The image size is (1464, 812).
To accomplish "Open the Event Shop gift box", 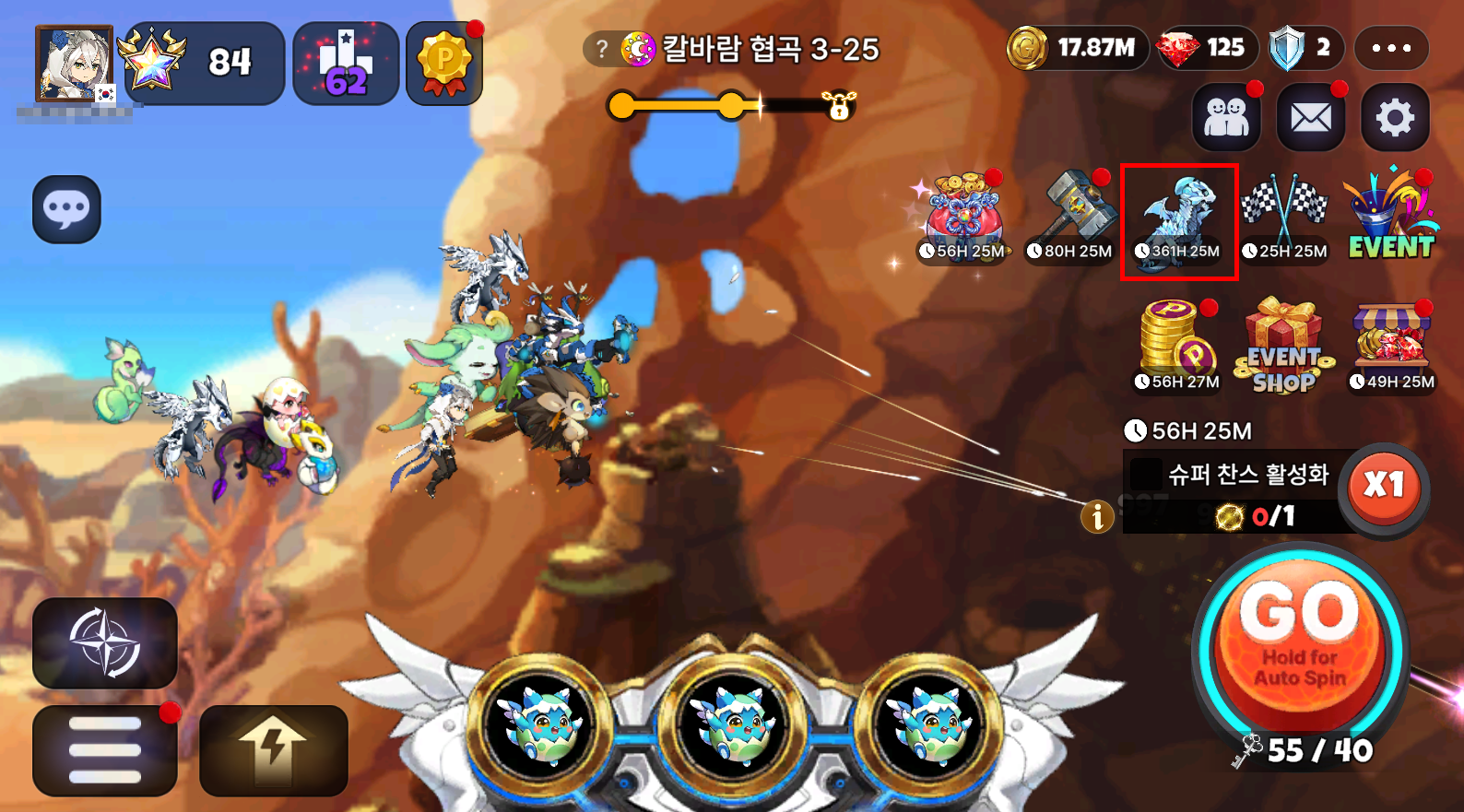I will tap(1284, 347).
